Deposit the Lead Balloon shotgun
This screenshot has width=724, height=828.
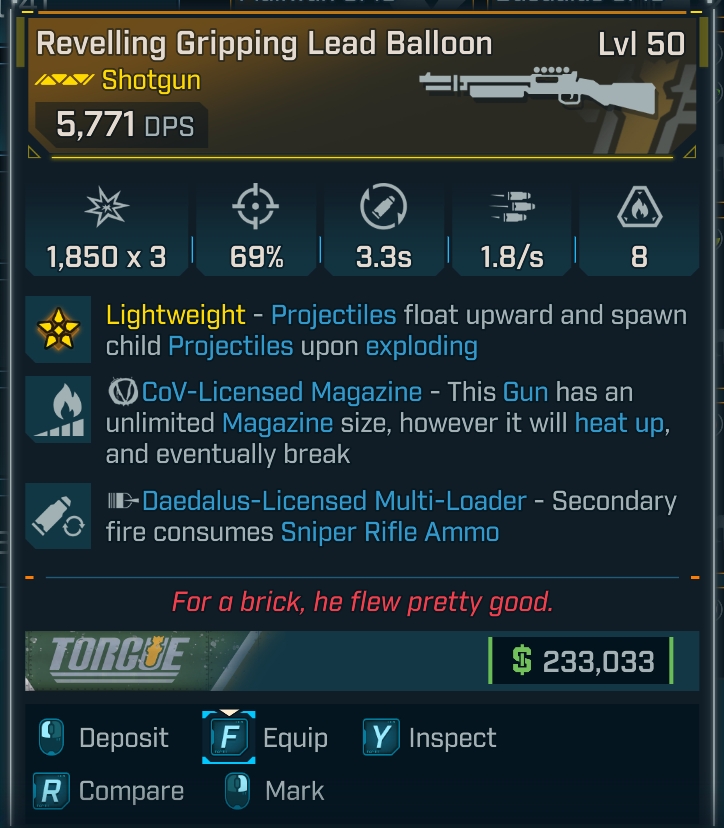pos(103,739)
